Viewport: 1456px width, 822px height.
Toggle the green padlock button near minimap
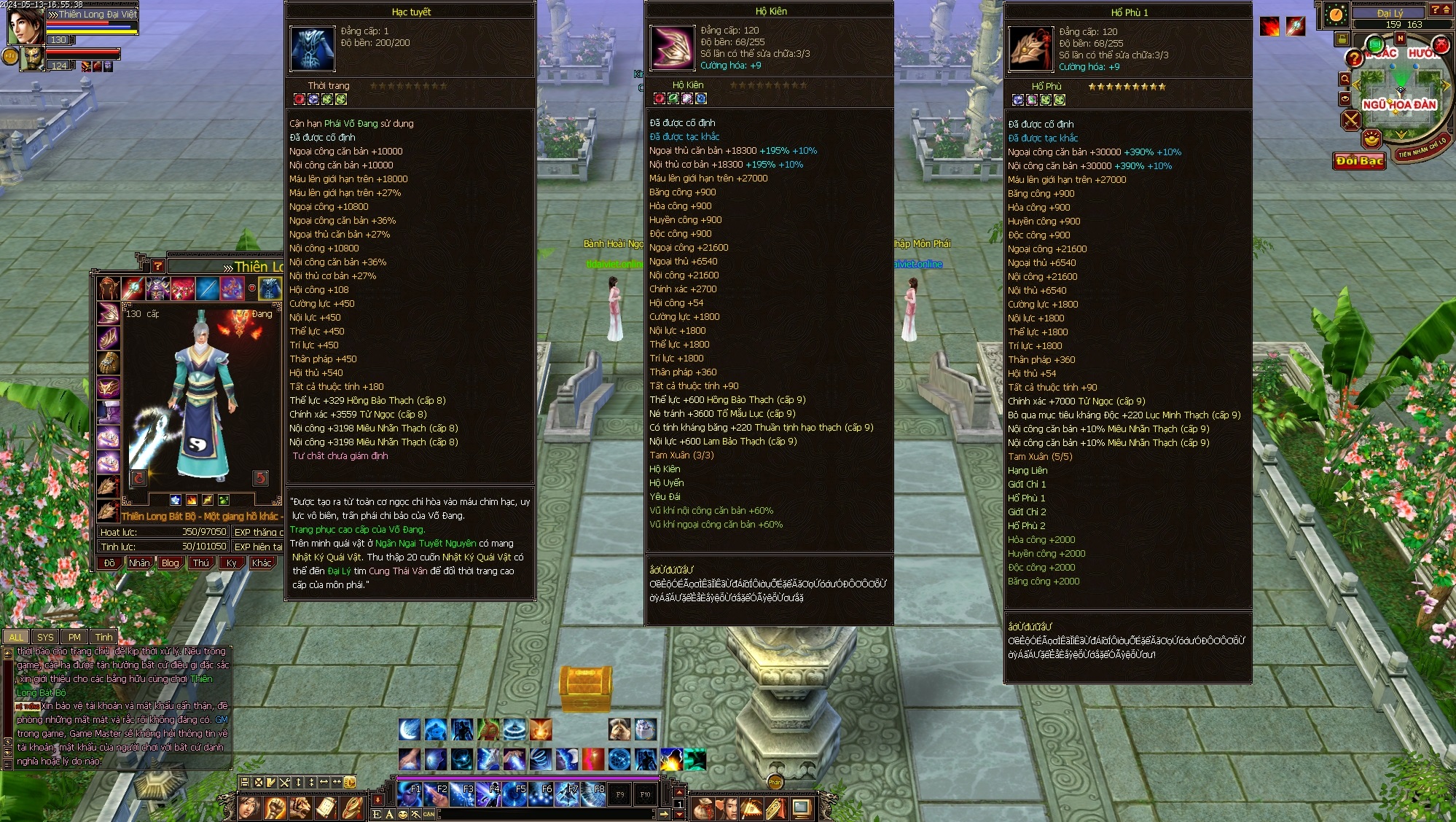(1342, 39)
